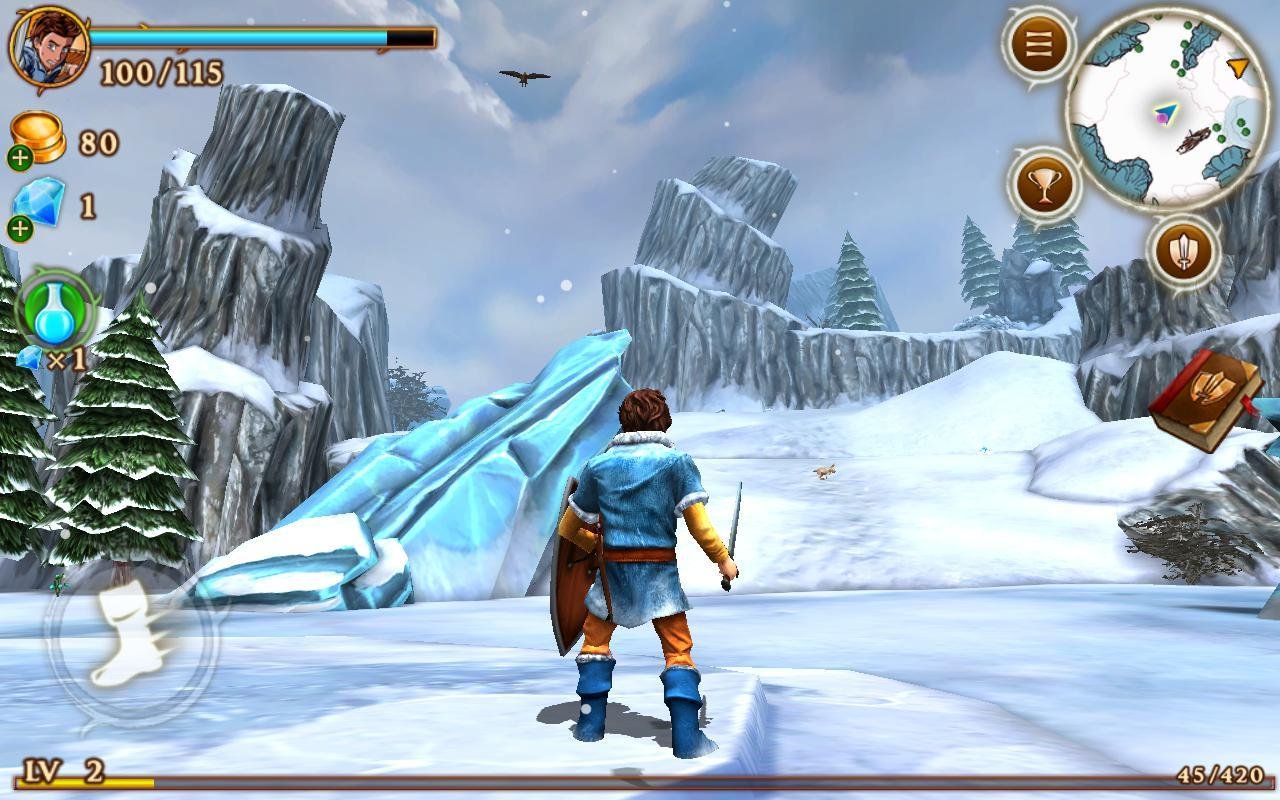Image resolution: width=1280 pixels, height=800 pixels.
Task: Click the cyan health bar
Action: click(x=240, y=35)
